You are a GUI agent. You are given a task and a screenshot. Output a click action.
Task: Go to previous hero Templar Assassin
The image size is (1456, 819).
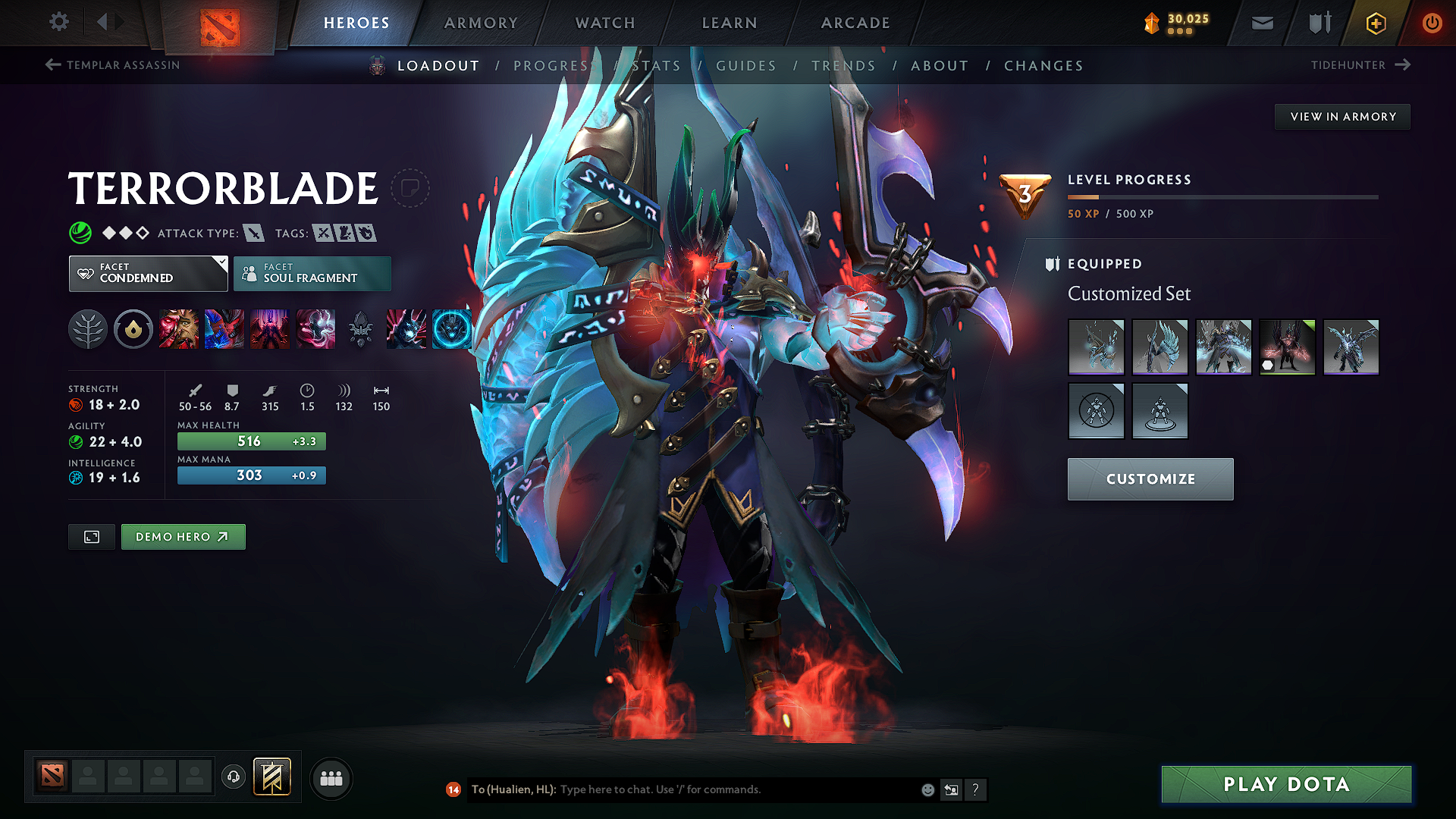pos(114,65)
